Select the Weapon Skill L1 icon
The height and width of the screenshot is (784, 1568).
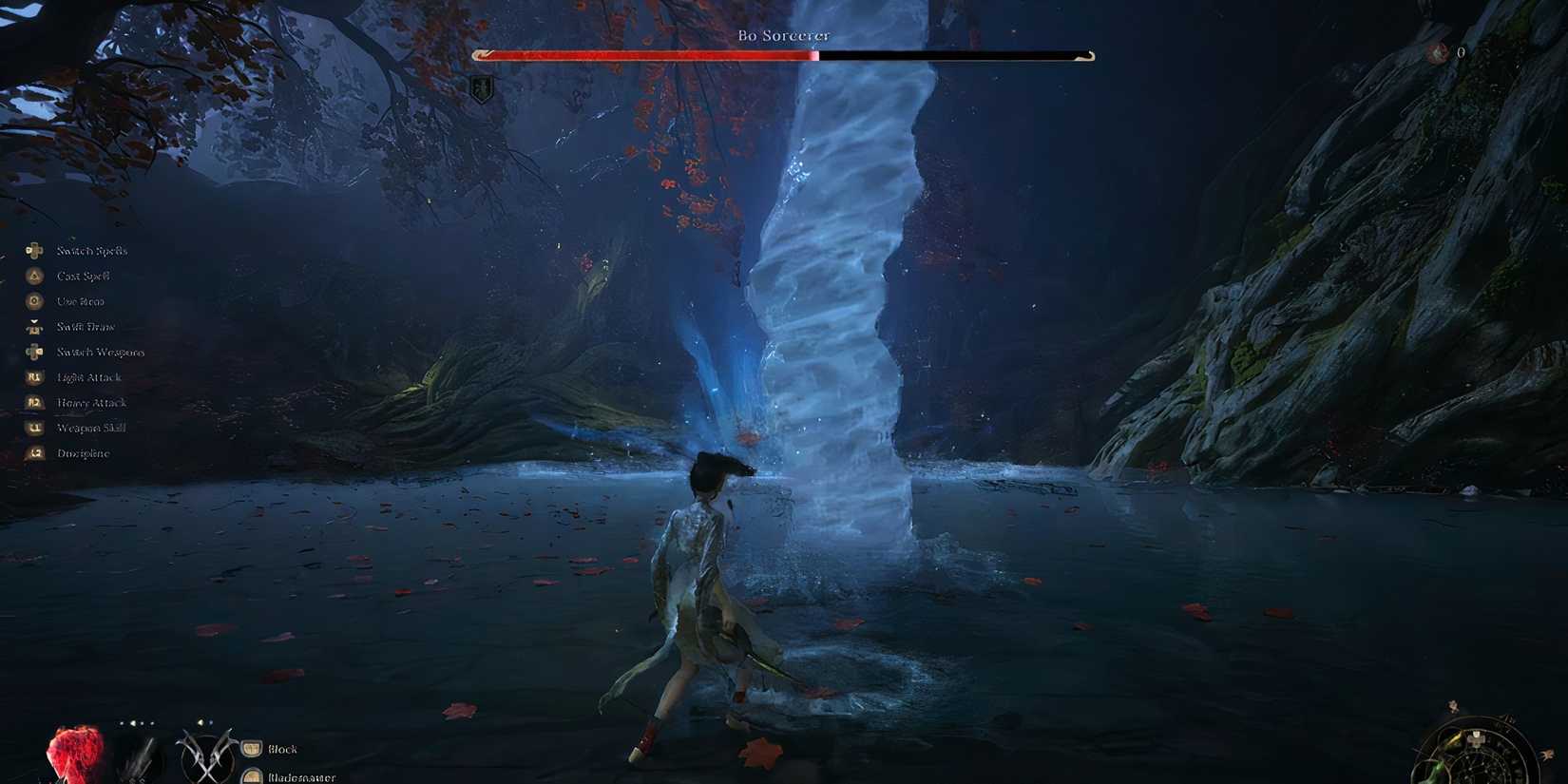(34, 428)
